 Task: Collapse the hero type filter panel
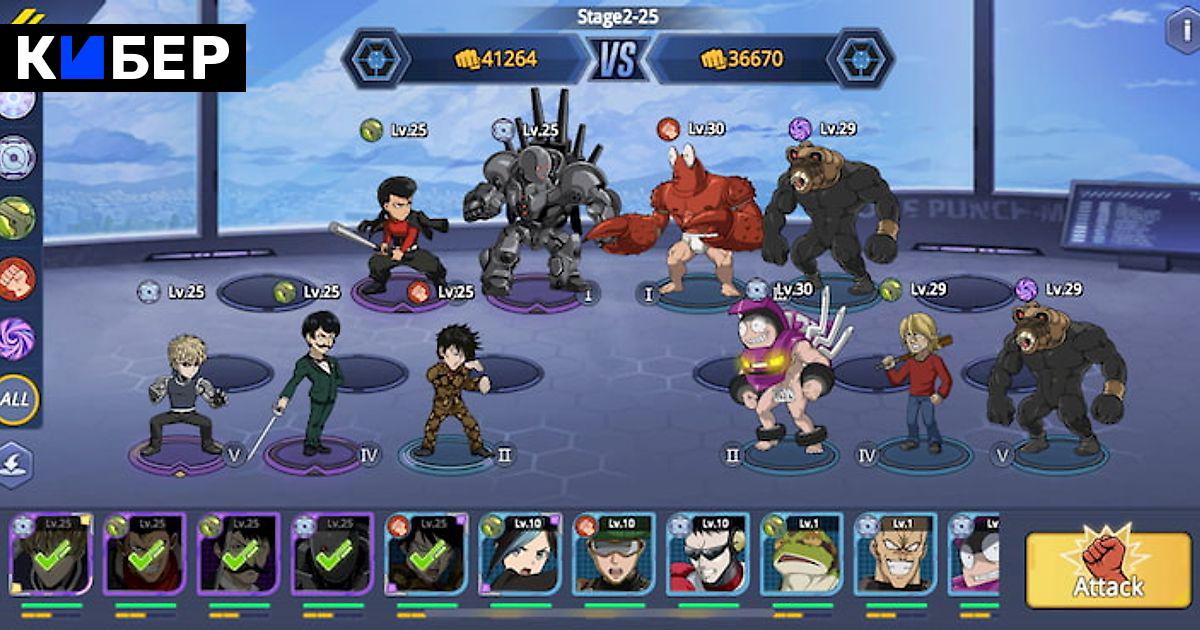[x=17, y=464]
